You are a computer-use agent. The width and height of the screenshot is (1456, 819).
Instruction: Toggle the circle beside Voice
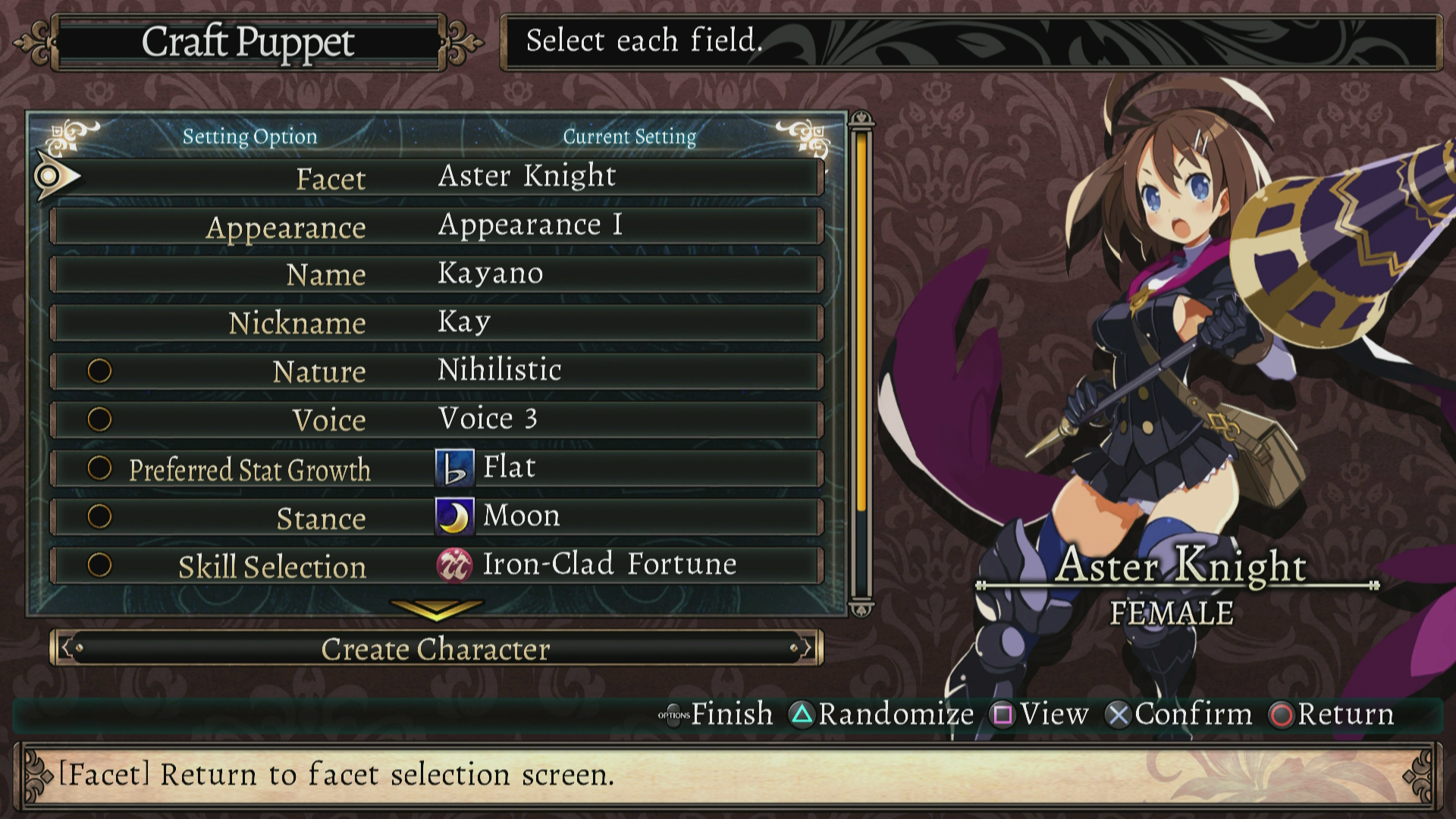click(x=99, y=419)
